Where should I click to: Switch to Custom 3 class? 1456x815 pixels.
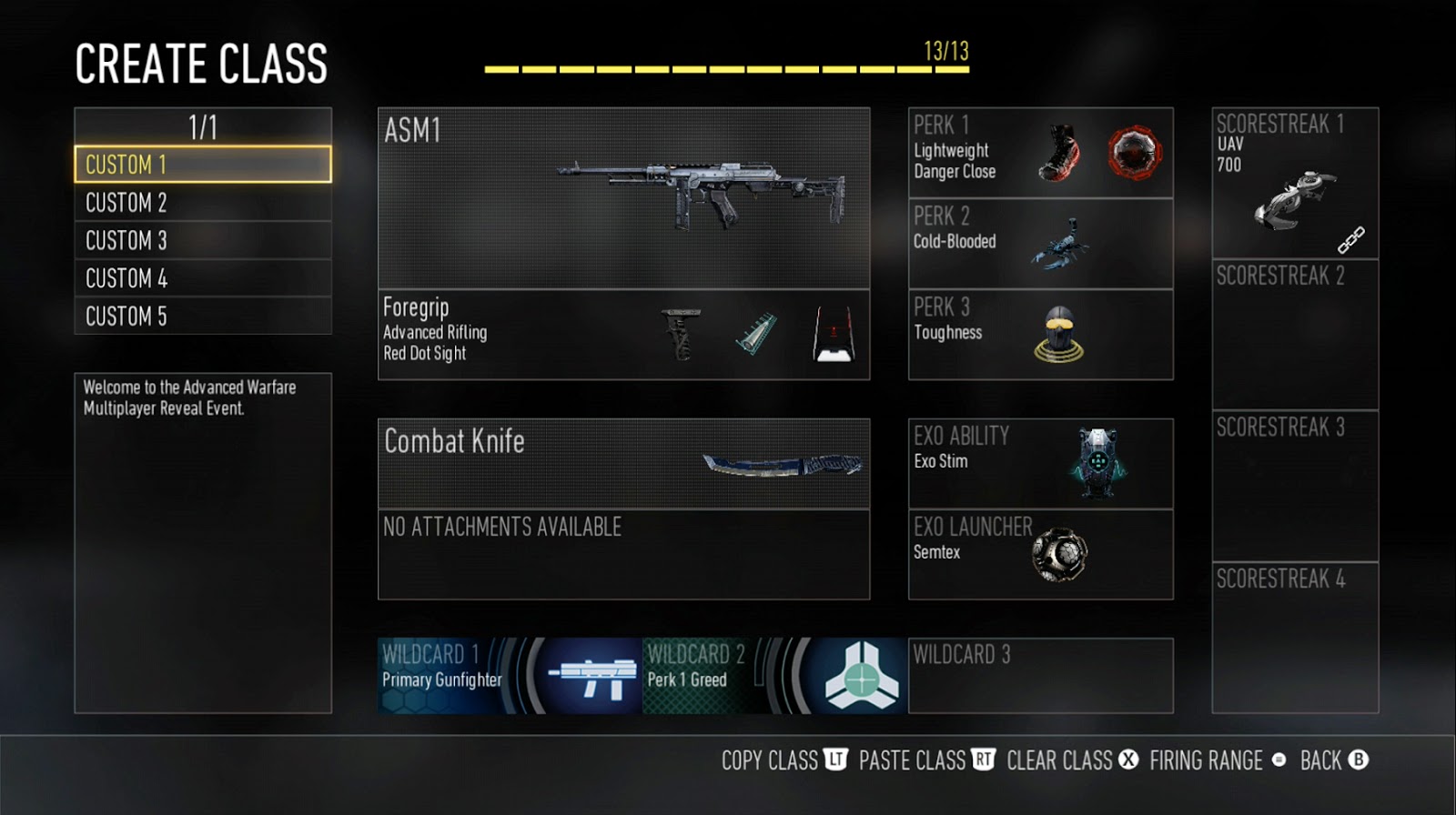tap(202, 240)
